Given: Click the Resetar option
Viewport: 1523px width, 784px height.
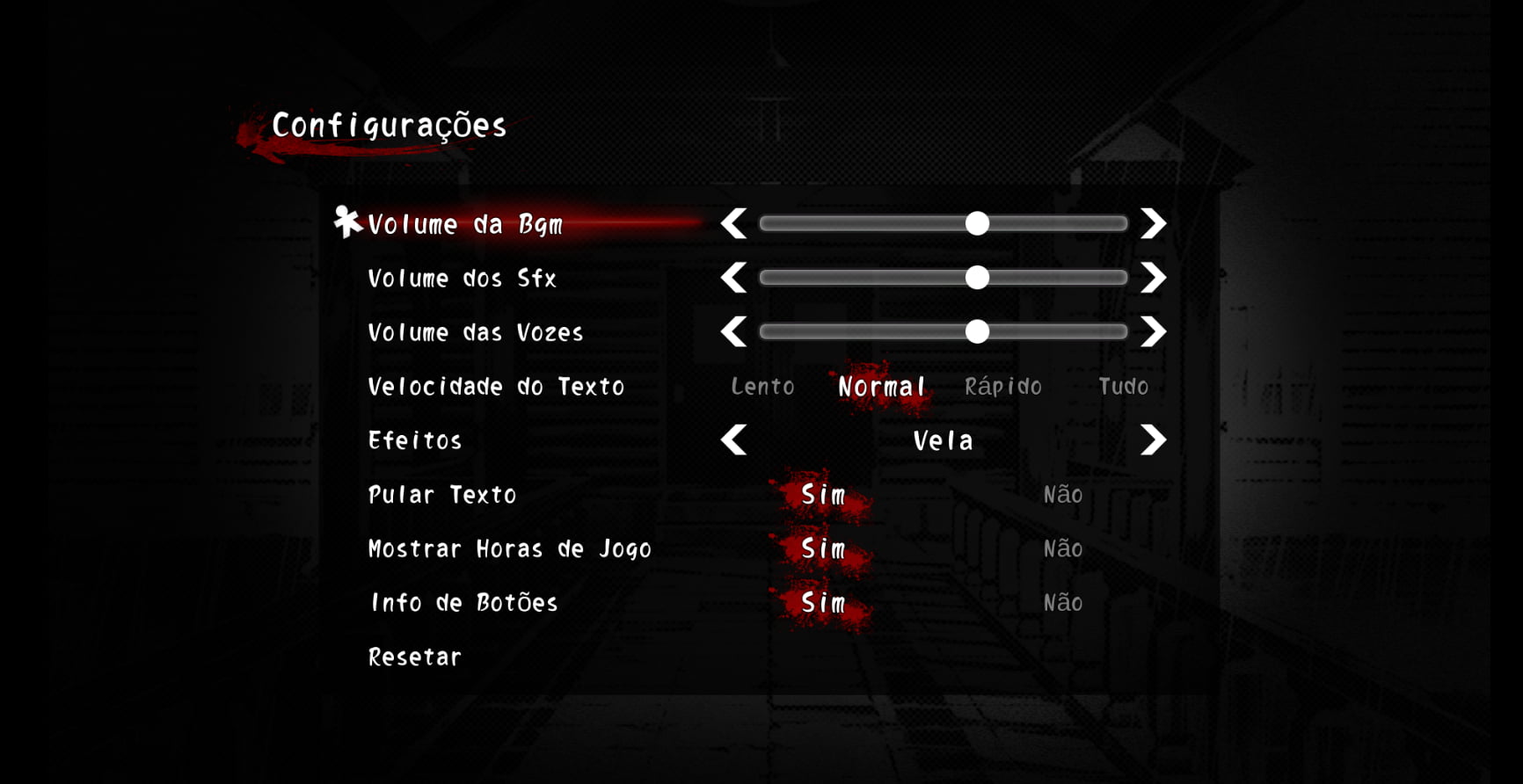Looking at the screenshot, I should tap(414, 657).
